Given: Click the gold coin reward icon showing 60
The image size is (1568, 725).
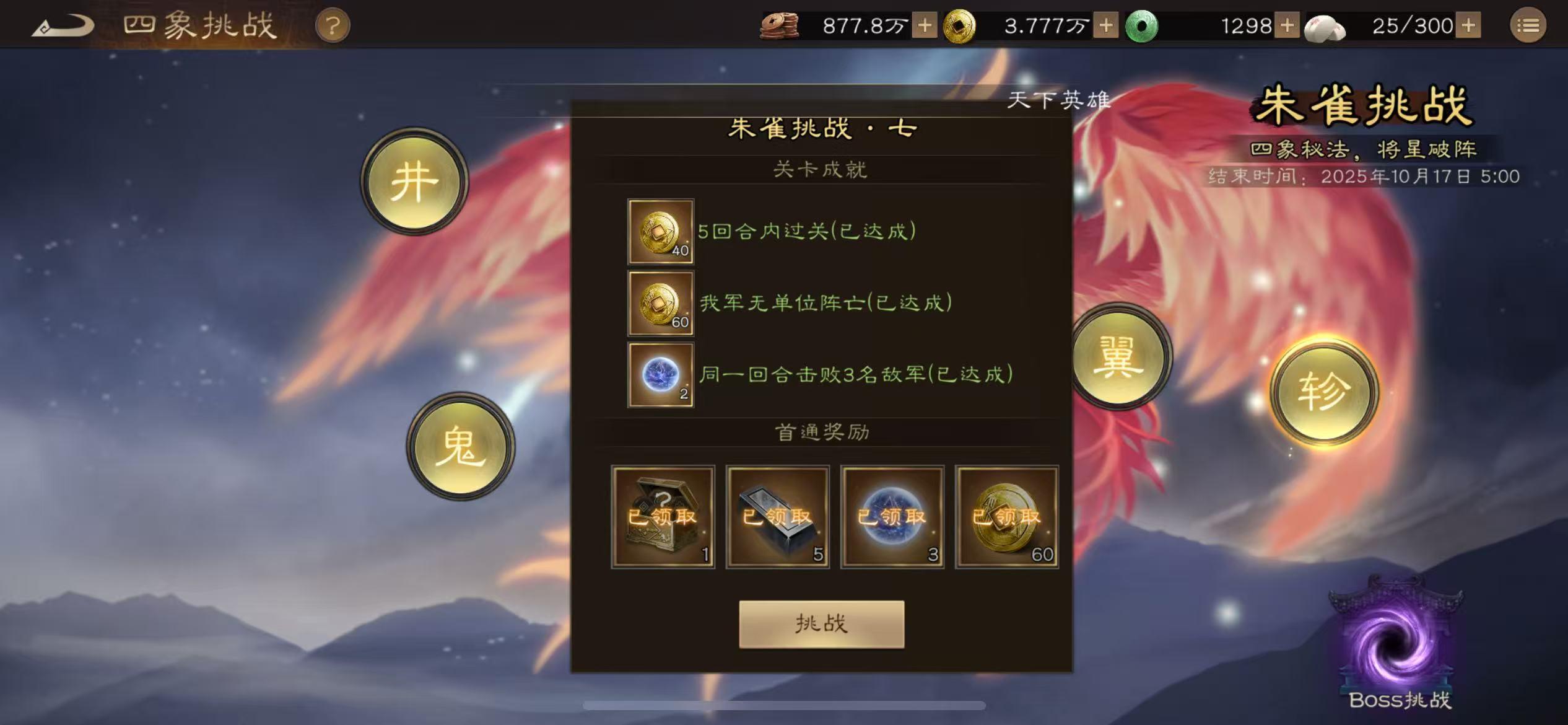Looking at the screenshot, I should click(x=660, y=304).
